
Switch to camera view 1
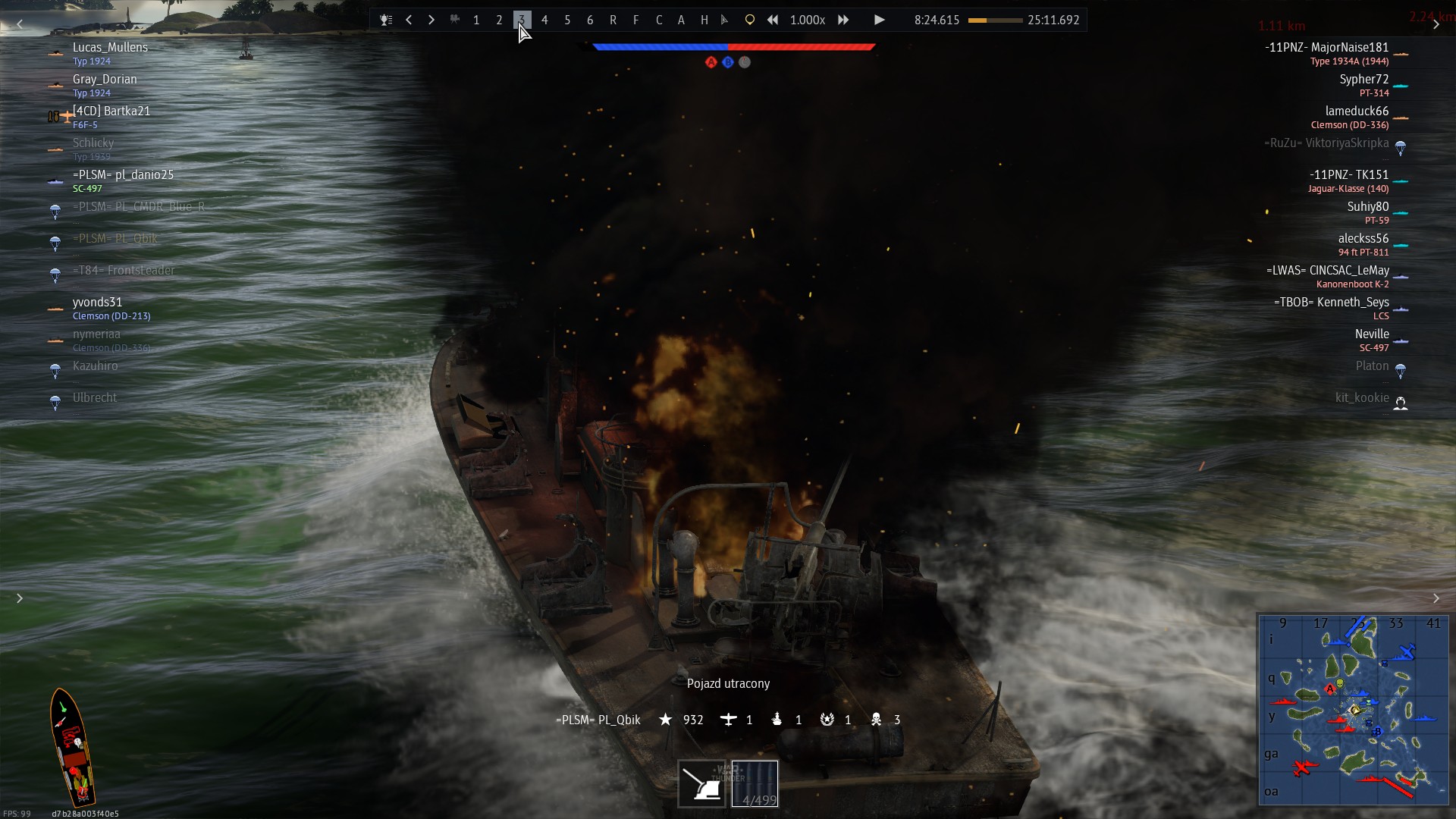(x=476, y=20)
